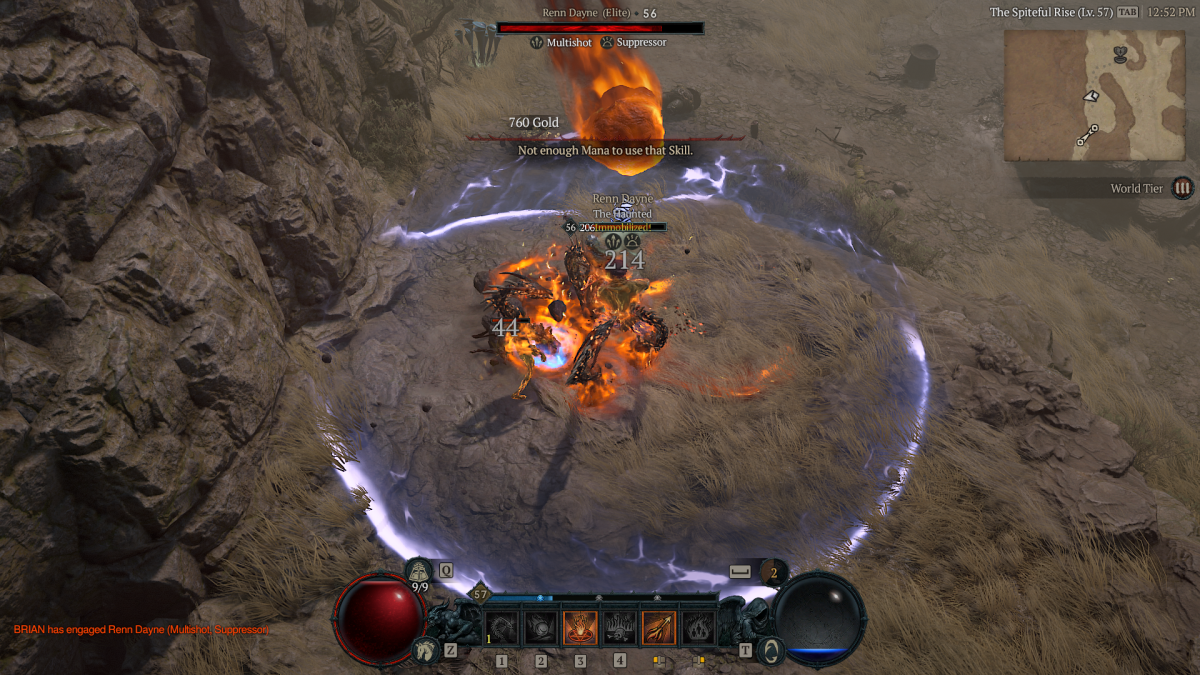This screenshot has width=1200, height=675.
Task: Use the flaming skull skill in slot four
Action: [619, 628]
